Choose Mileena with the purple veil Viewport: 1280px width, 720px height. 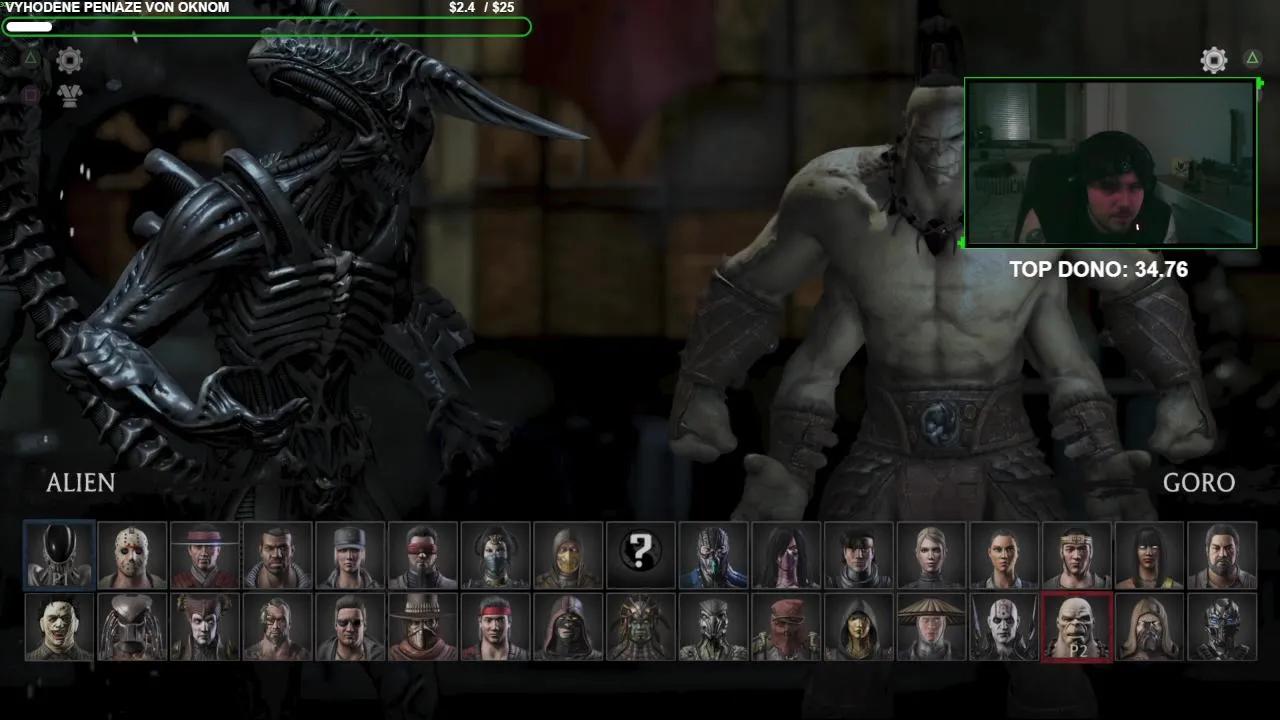[786, 554]
